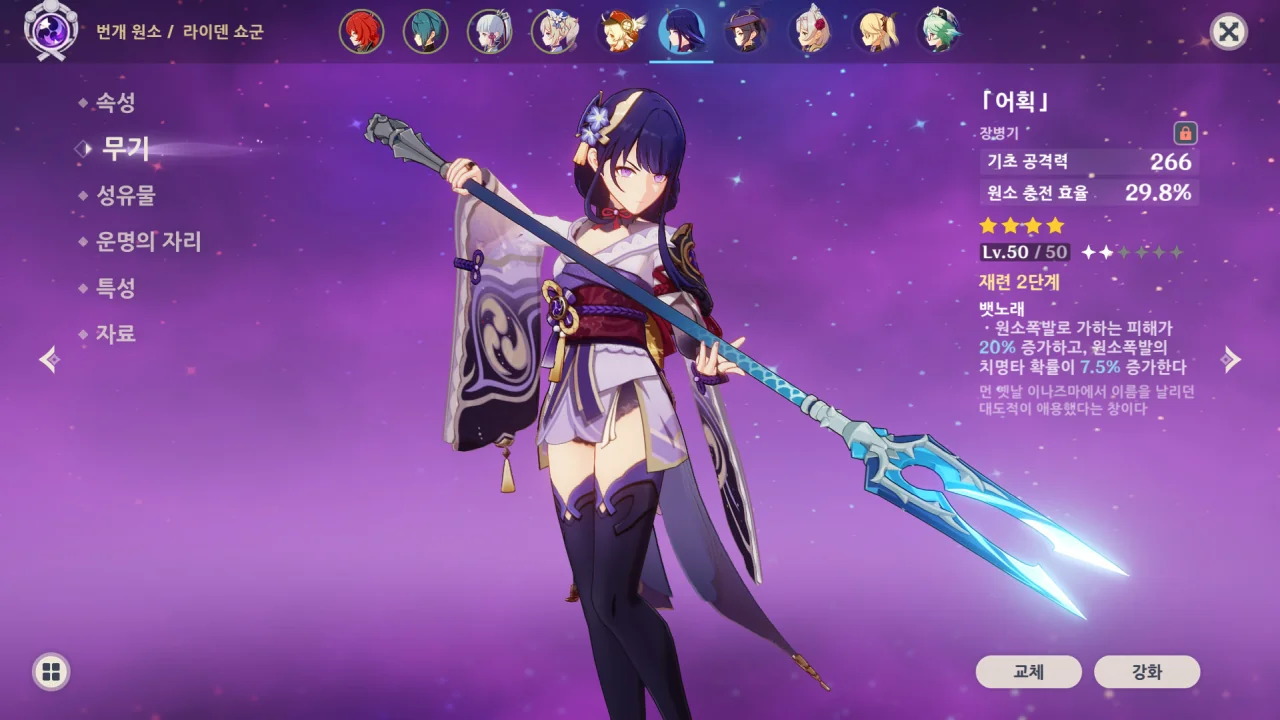Open the 특성 (Talents) page
Image resolution: width=1280 pixels, height=720 pixels.
[115, 288]
